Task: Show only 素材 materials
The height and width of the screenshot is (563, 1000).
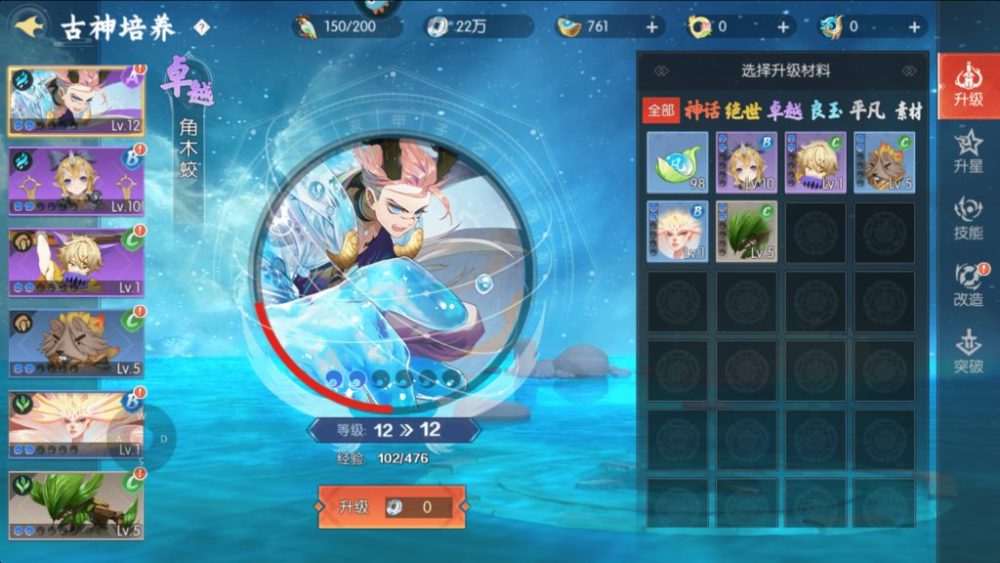Action: click(x=908, y=111)
